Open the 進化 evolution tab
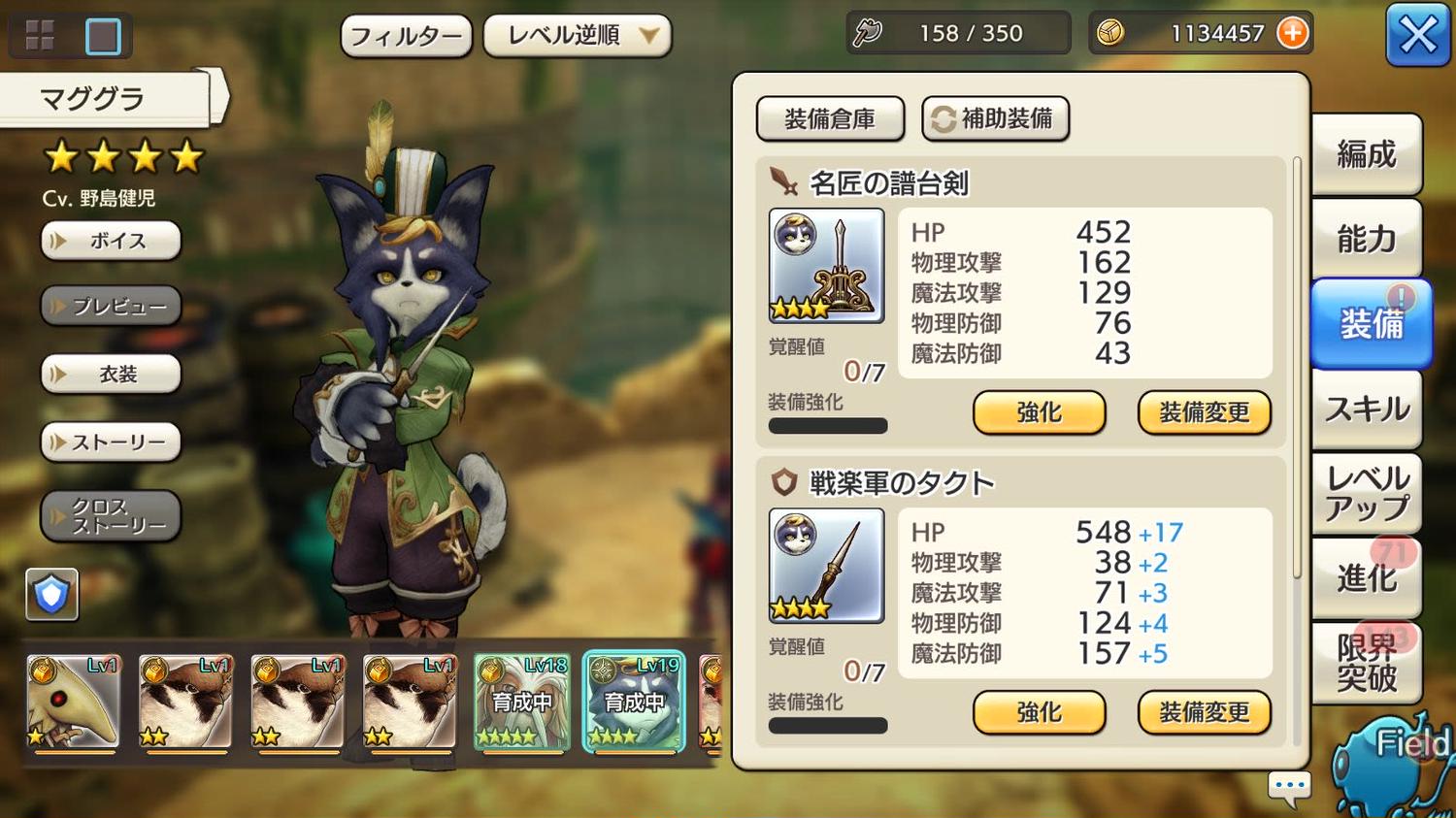Image resolution: width=1456 pixels, height=818 pixels. point(1366,578)
